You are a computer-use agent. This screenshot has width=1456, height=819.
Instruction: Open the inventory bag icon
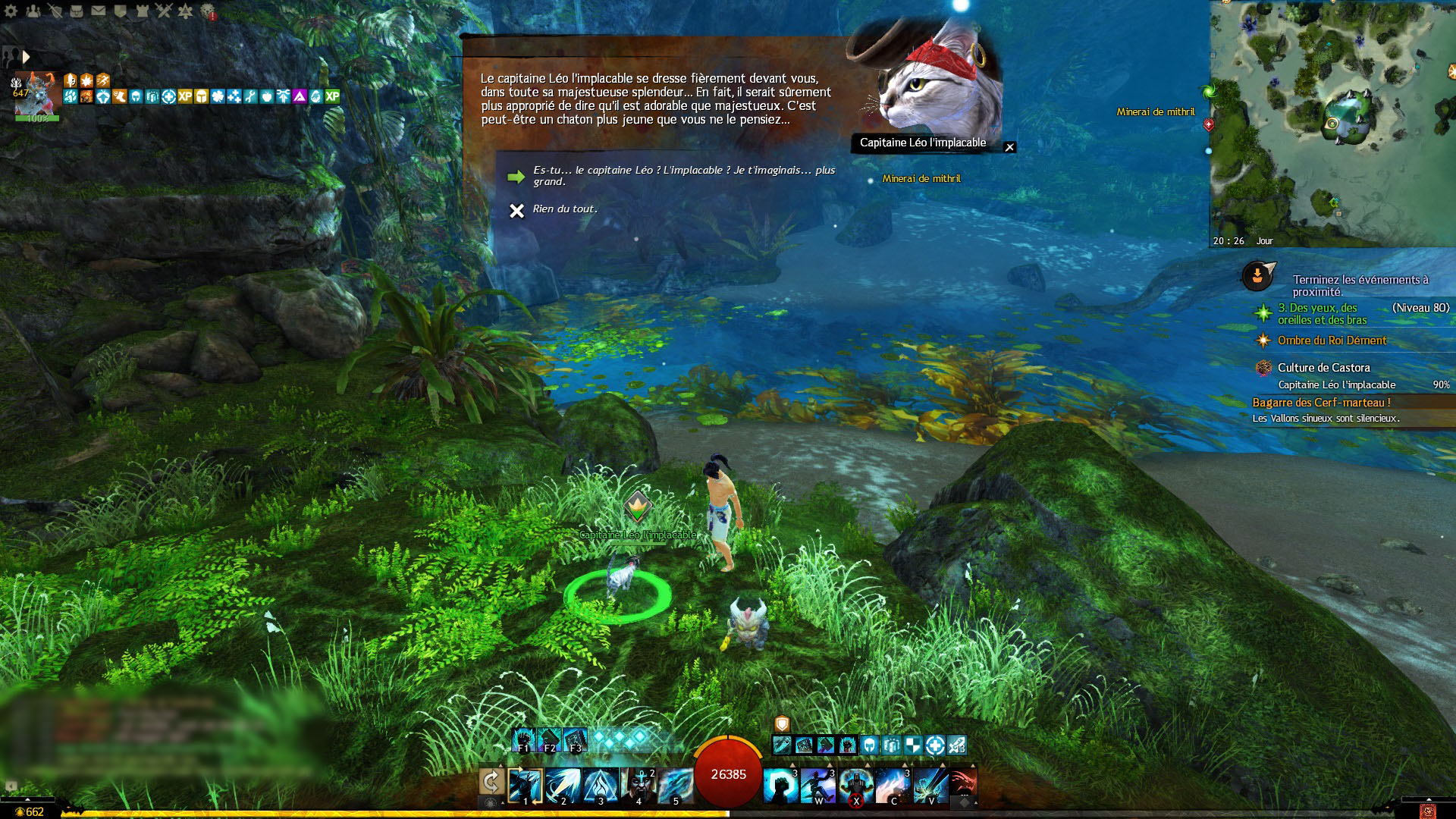coord(77,11)
